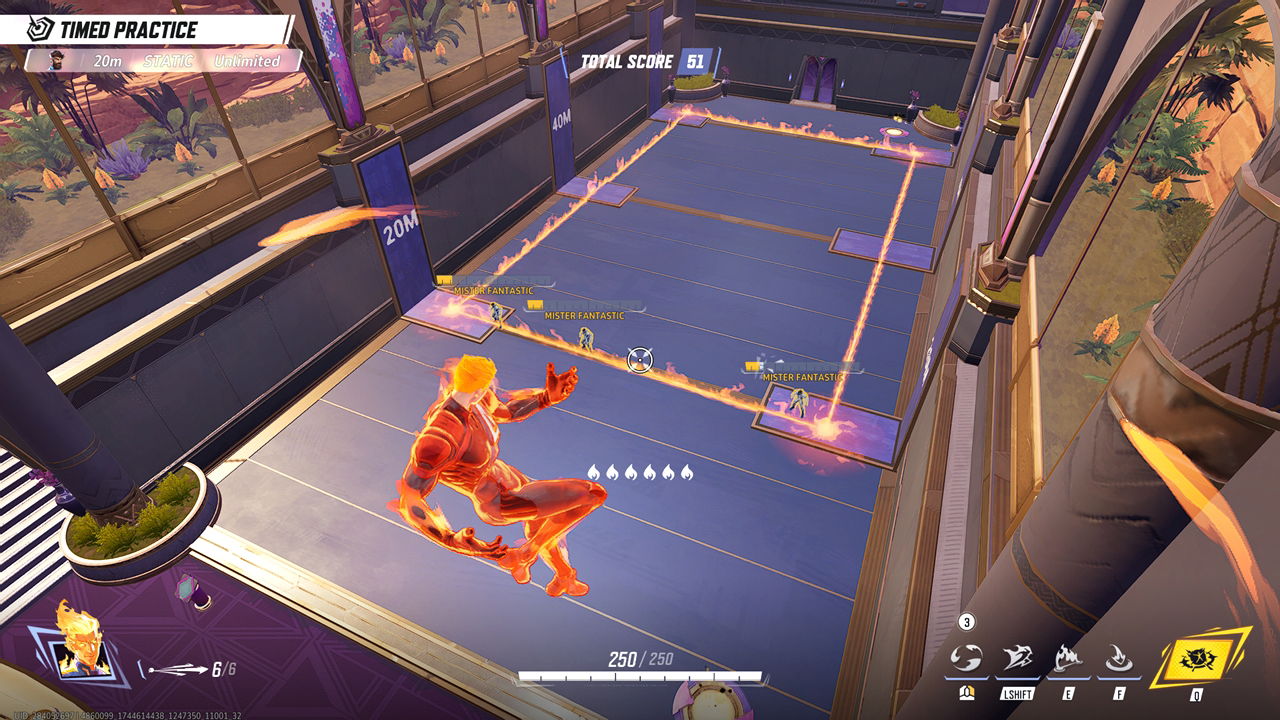Switch to the Timed Practice tab

pos(125,28)
